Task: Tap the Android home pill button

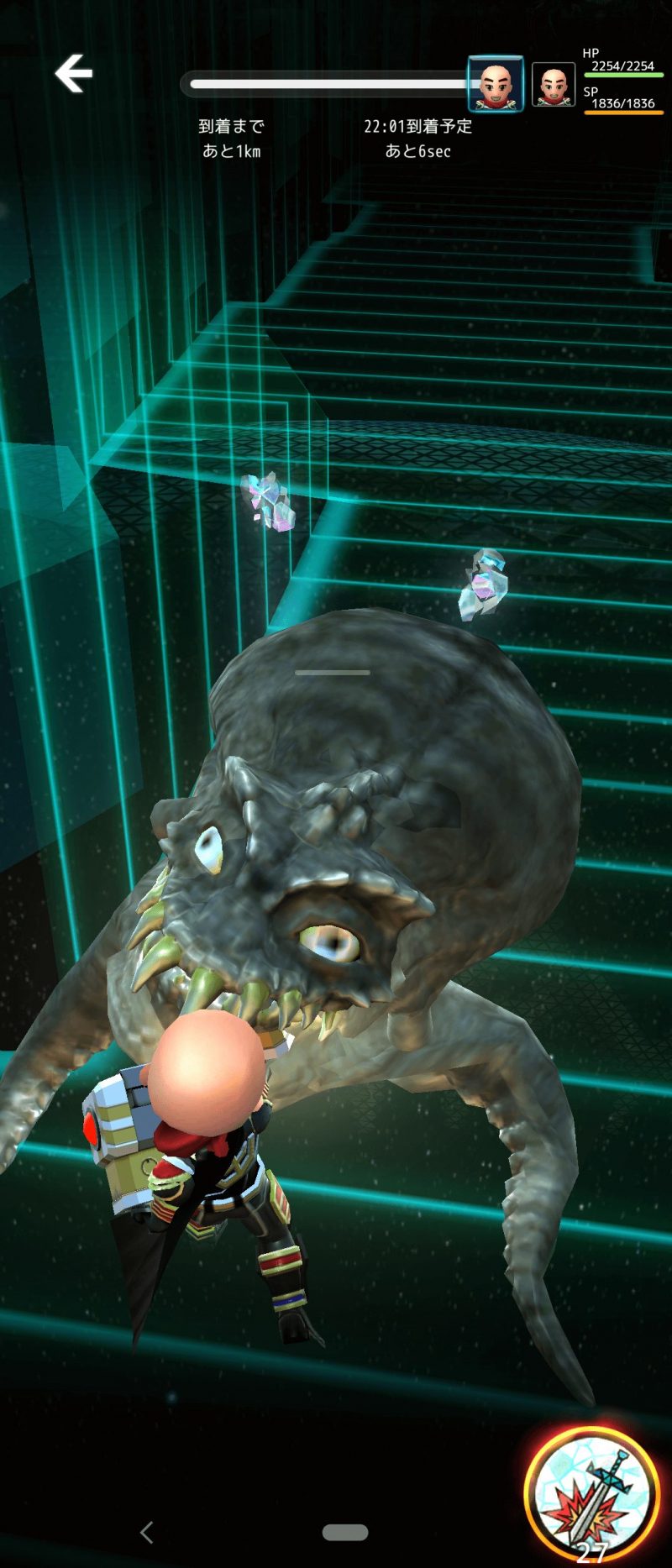Action: (x=345, y=1532)
